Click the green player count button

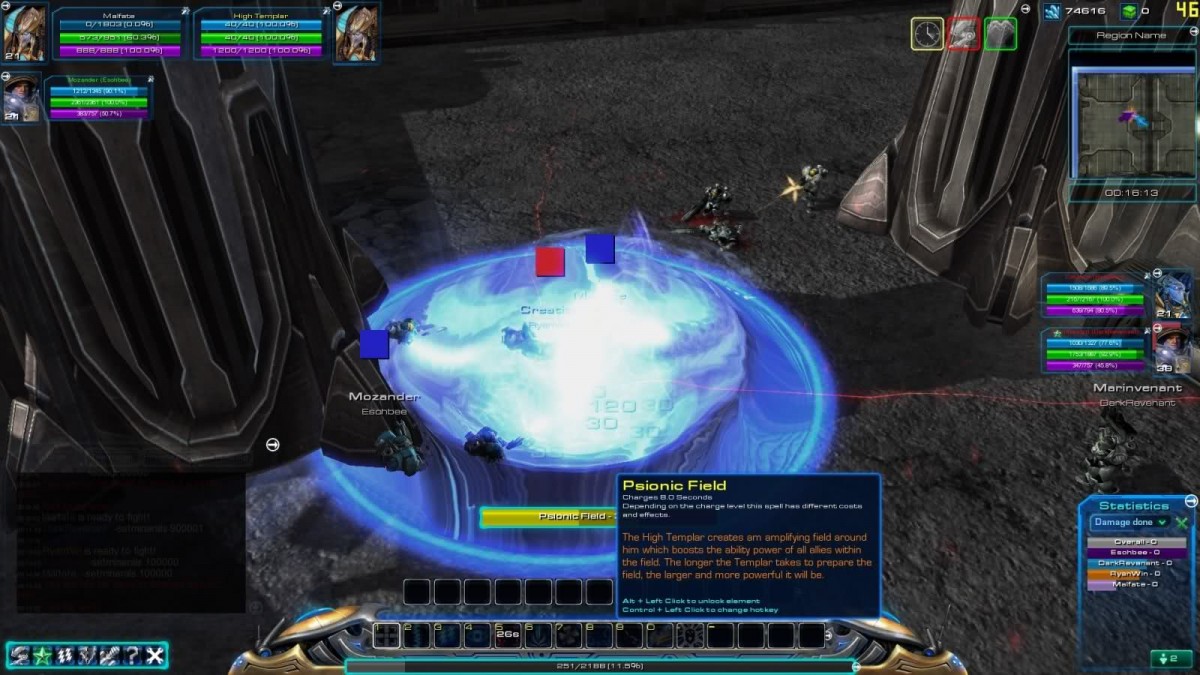click(1170, 658)
